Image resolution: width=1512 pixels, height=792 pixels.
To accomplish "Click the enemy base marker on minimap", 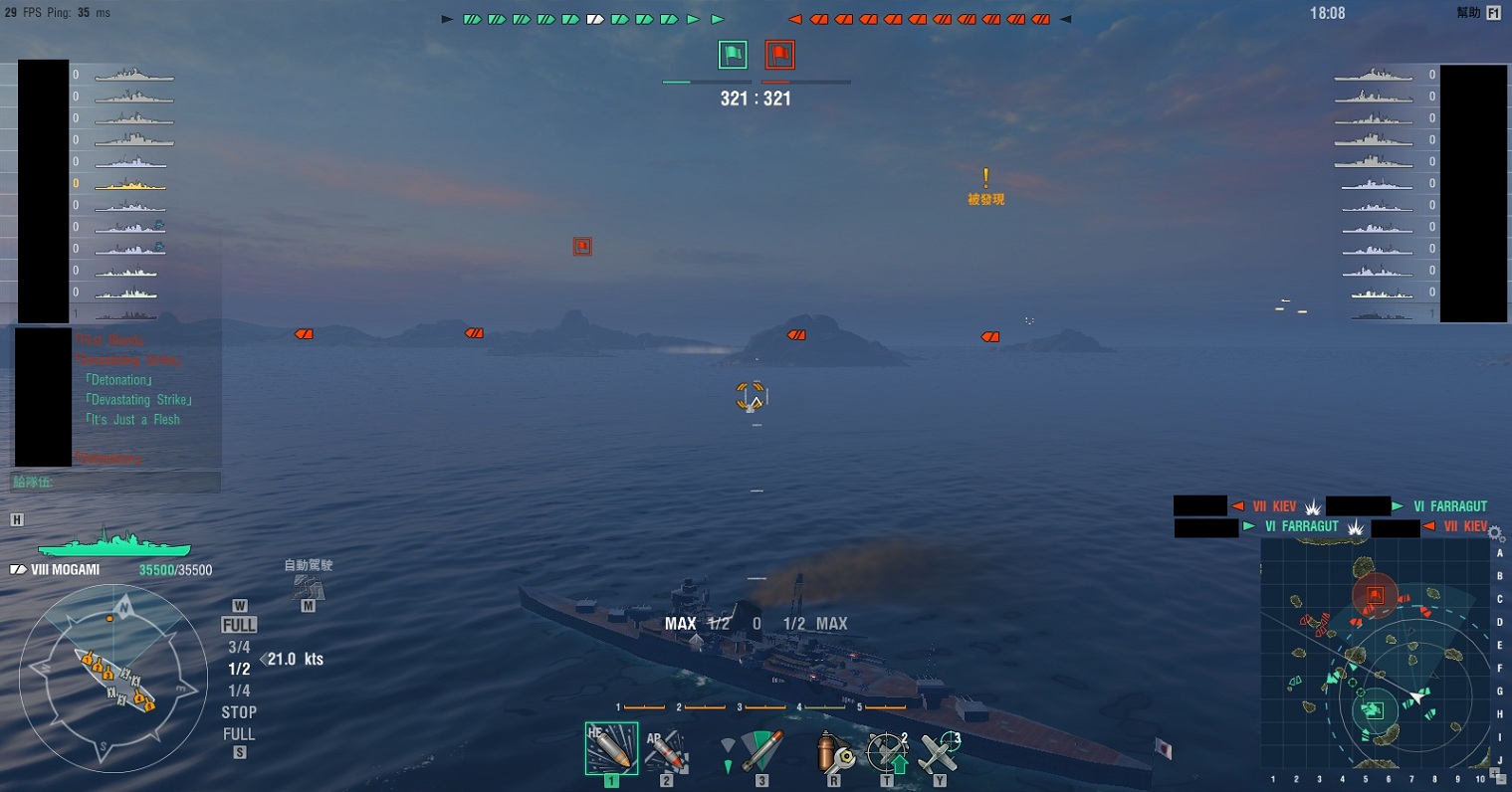I will (1375, 595).
